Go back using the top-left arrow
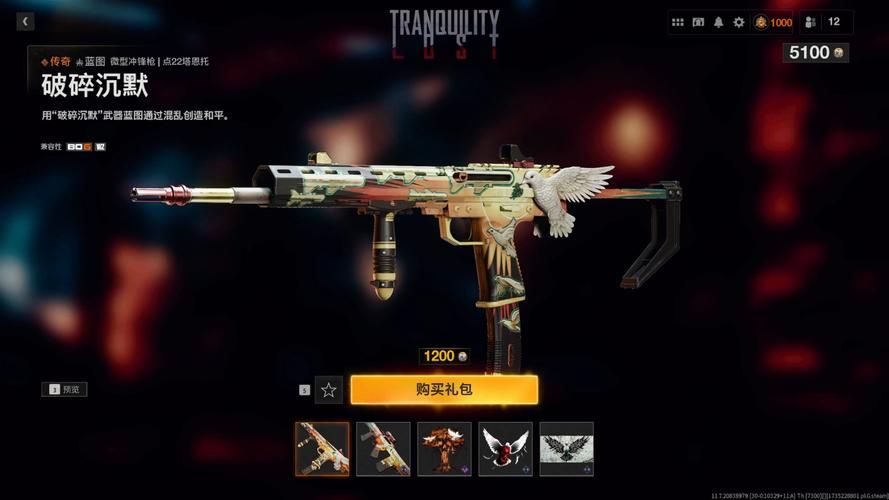Screen dimensions: 889x500 pos(25,21)
